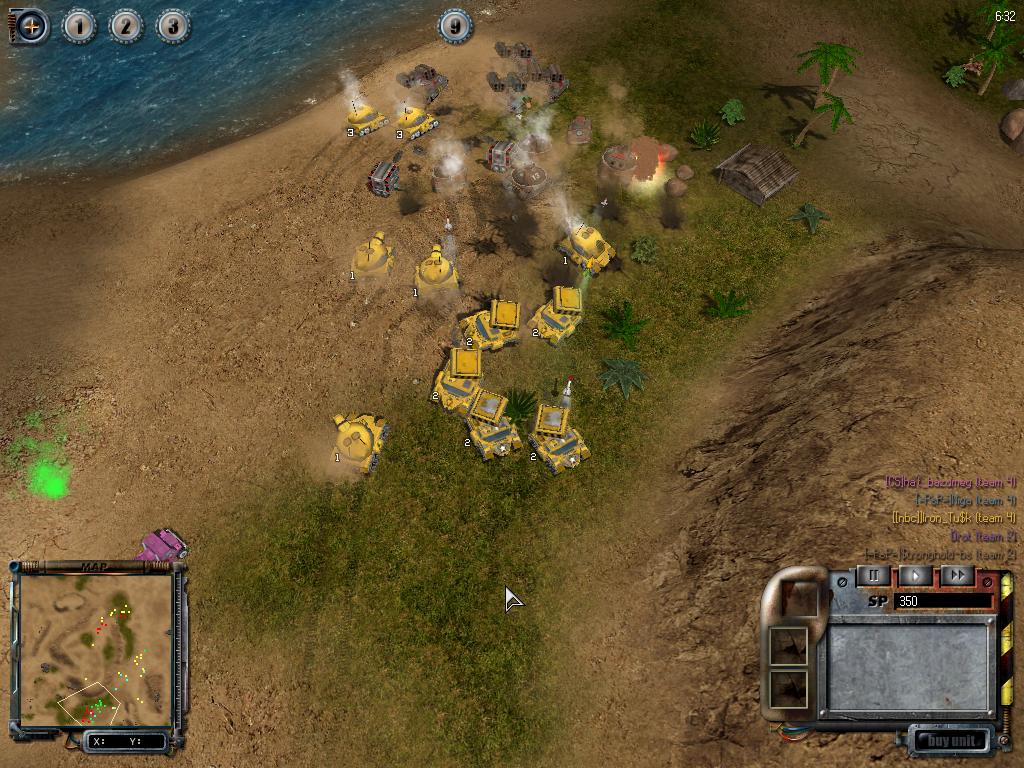
Task: Select control group 1
Action: point(79,26)
